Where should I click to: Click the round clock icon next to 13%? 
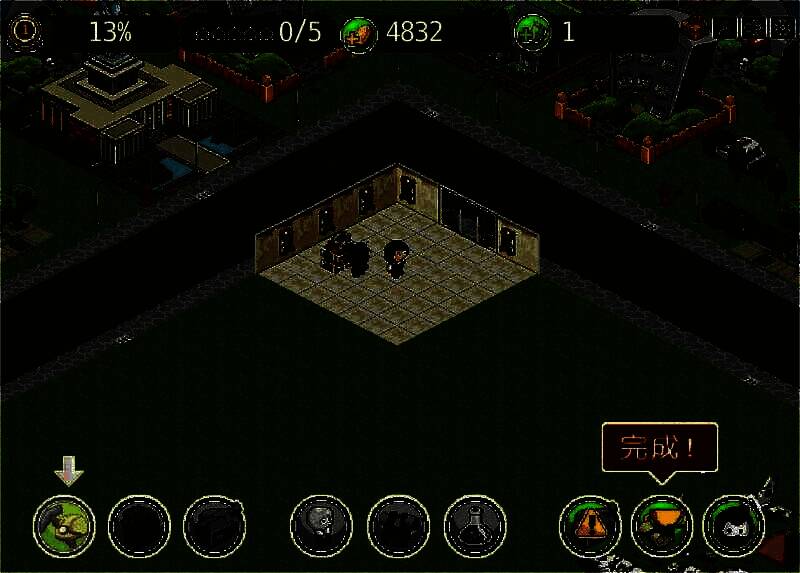[23, 31]
